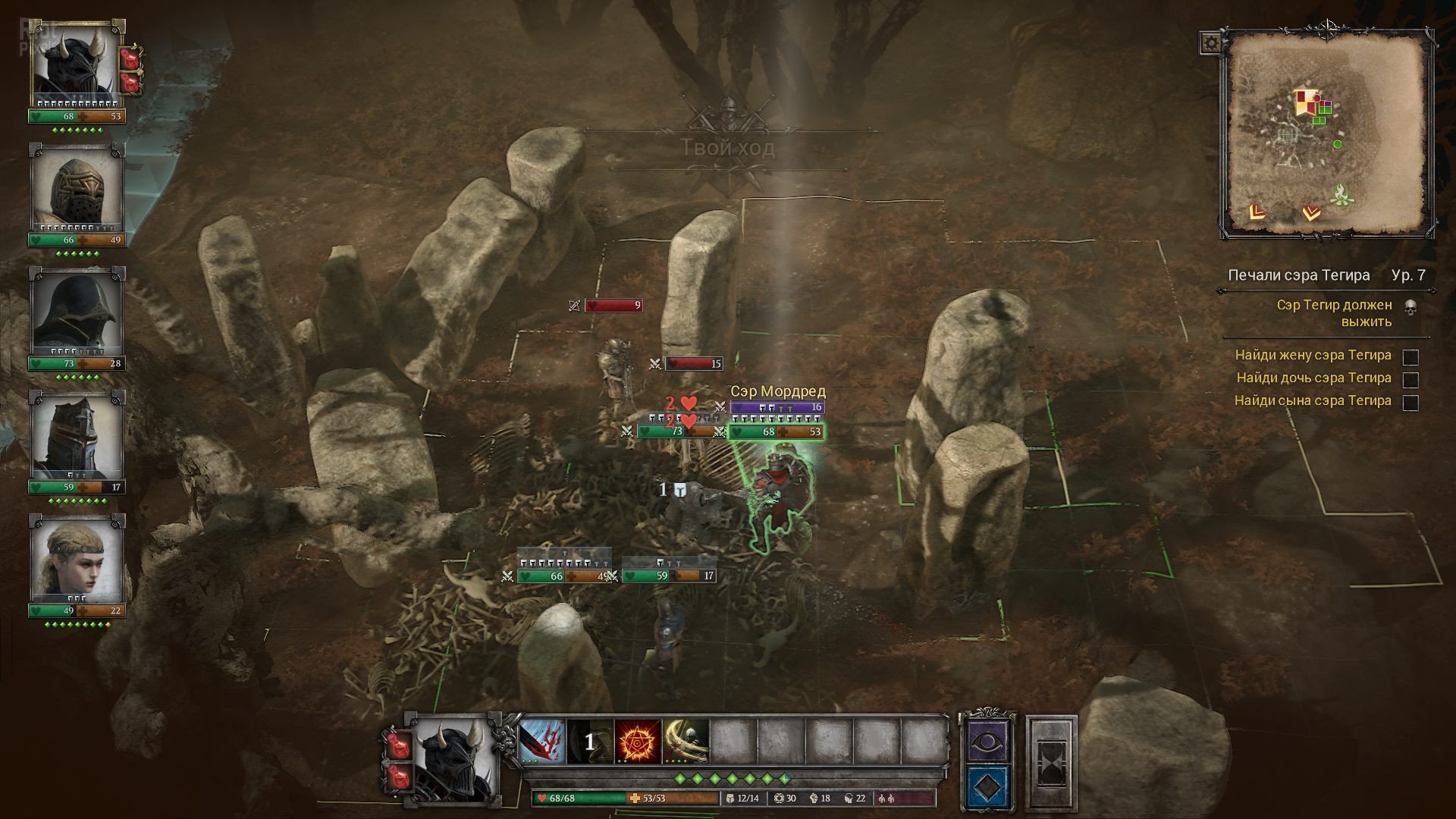Screen dimensions: 1456x819
Task: Toggle the purple eye overwatch button
Action: [987, 740]
